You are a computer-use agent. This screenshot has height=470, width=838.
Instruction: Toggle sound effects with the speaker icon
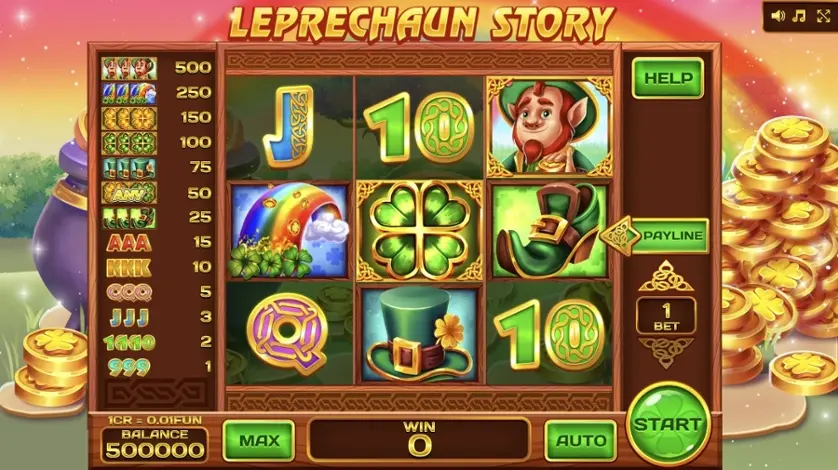pyautogui.click(x=778, y=16)
